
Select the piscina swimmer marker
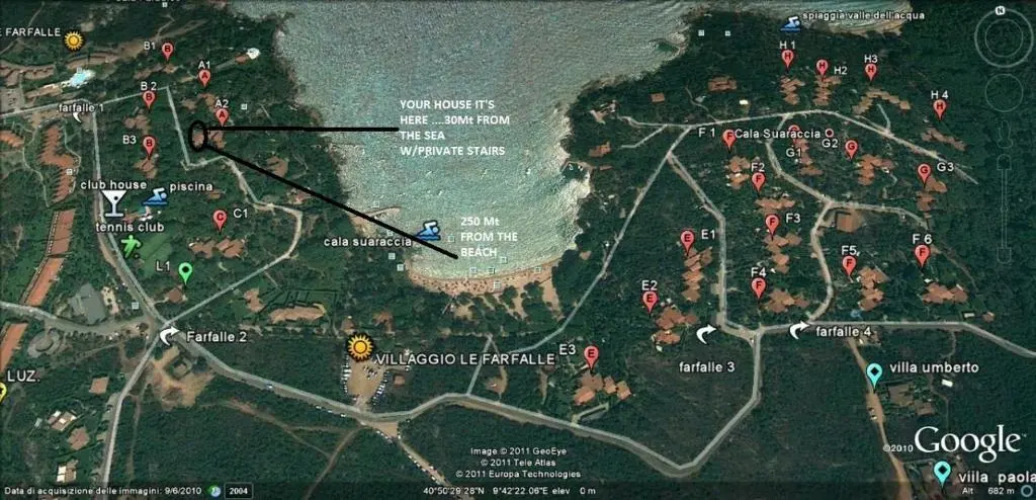click(x=155, y=198)
